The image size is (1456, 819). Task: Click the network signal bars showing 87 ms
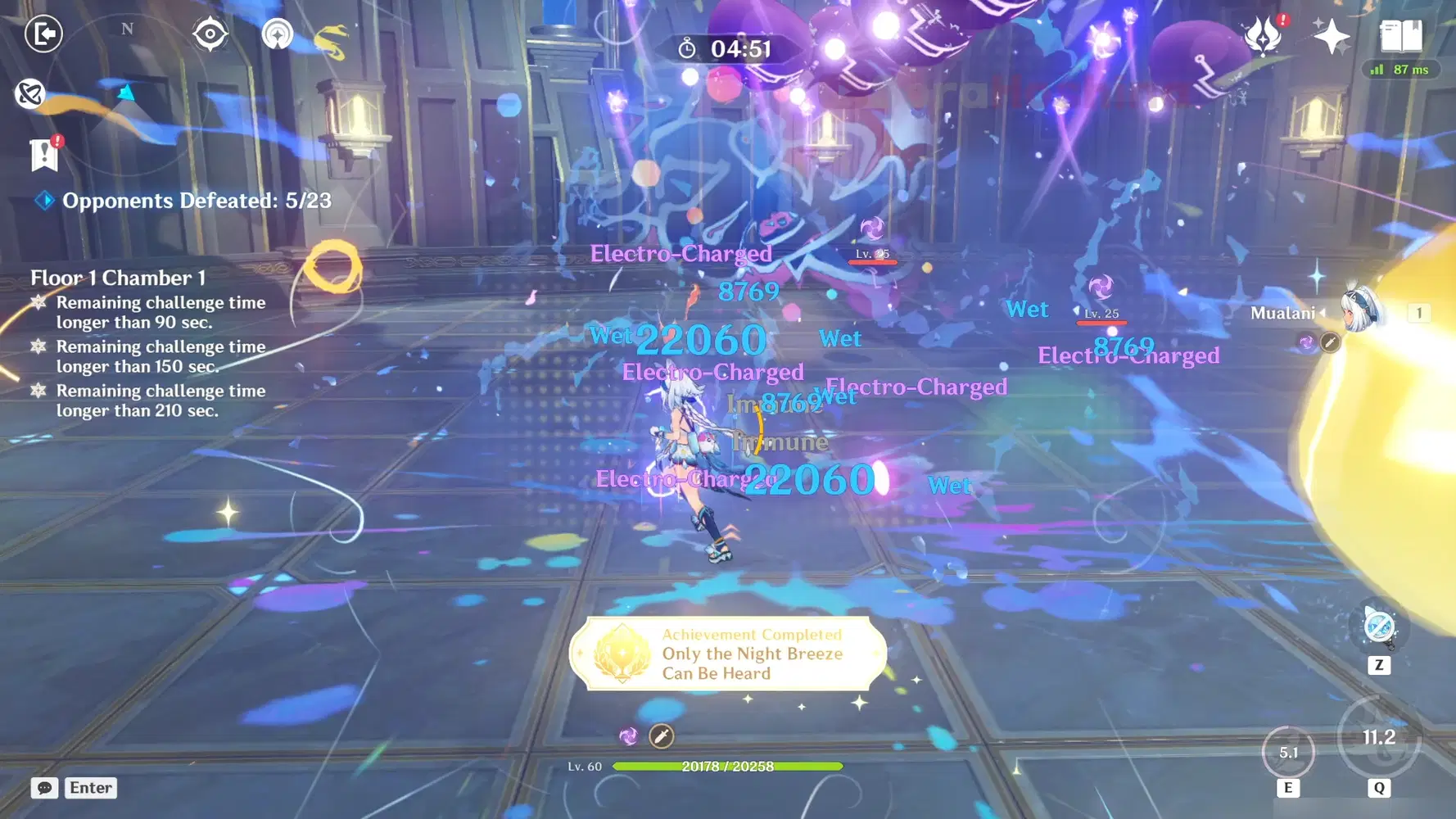coord(1400,70)
